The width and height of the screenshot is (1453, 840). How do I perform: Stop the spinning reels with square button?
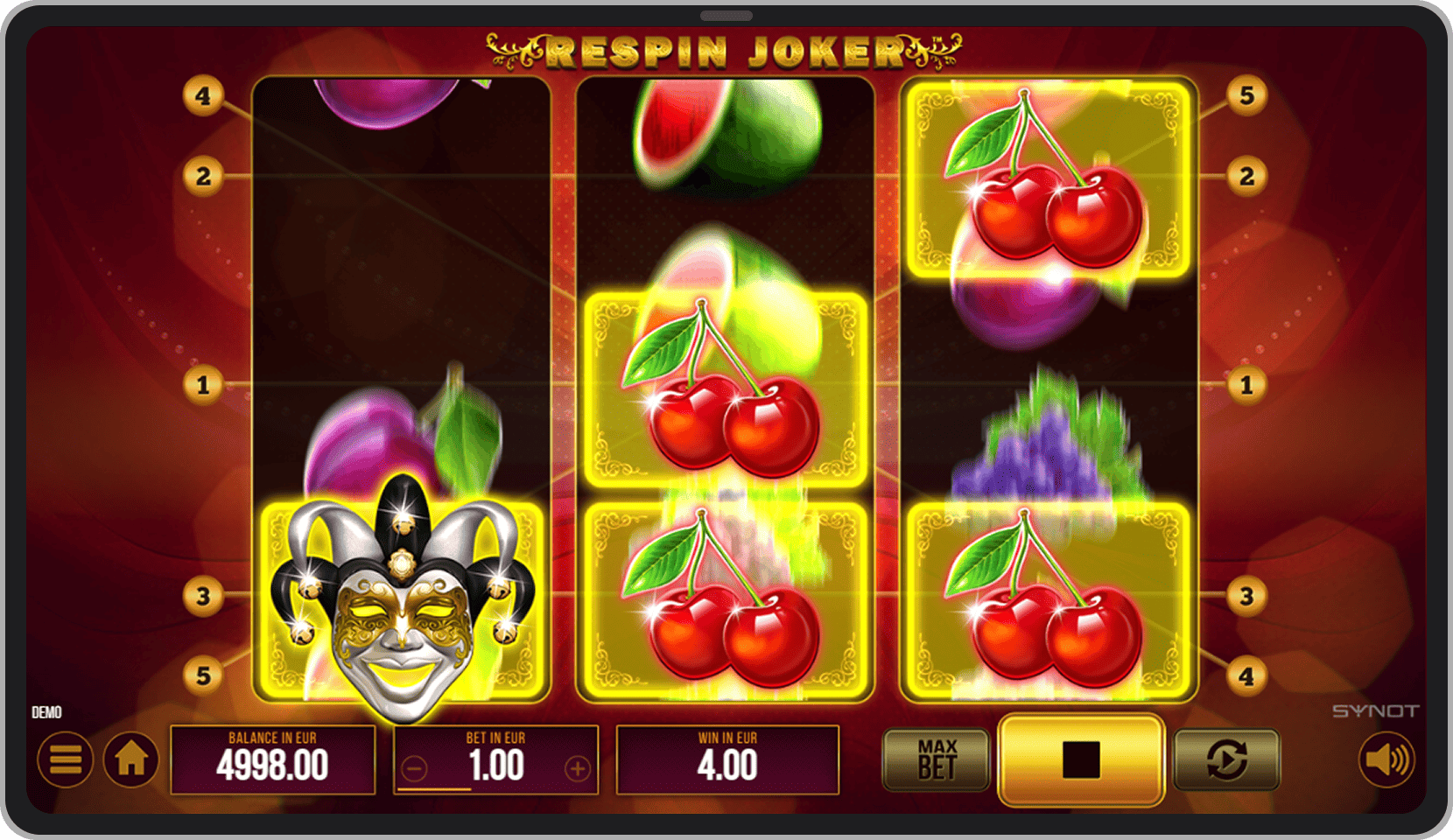click(x=1079, y=759)
